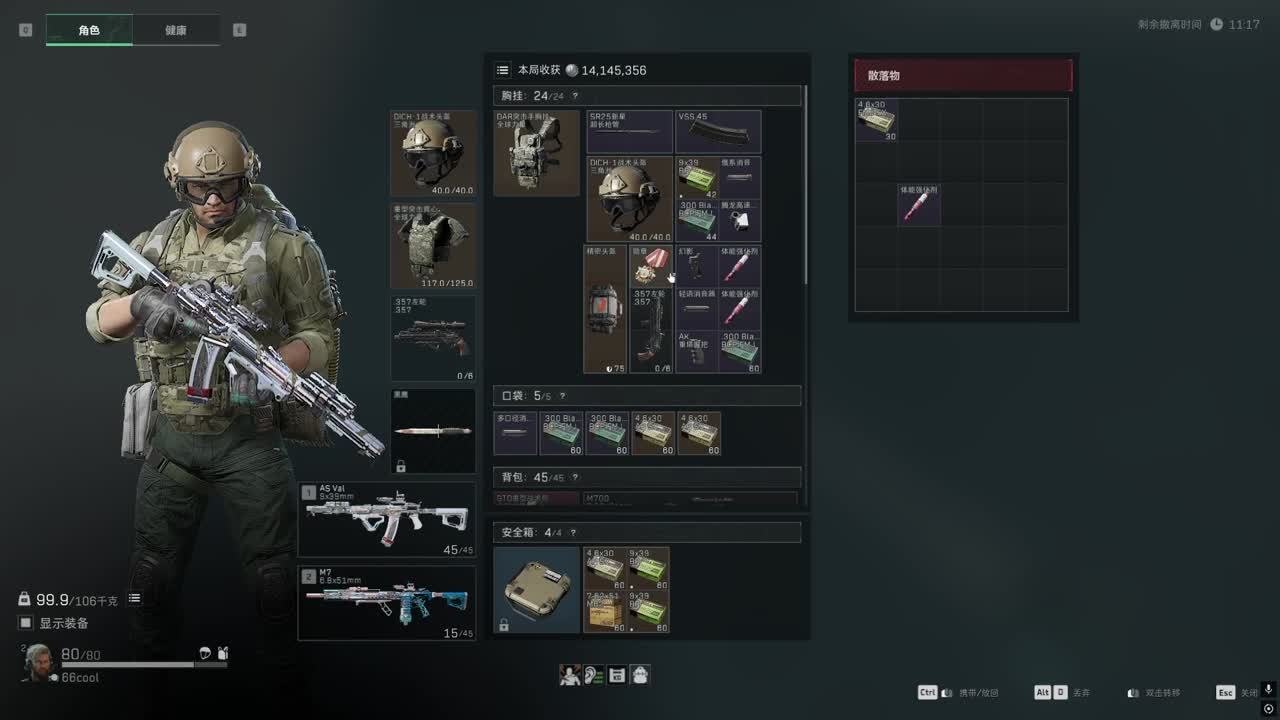Select the equipped DICH-1 helmet slot
This screenshot has height=720, width=1280.
click(432, 153)
